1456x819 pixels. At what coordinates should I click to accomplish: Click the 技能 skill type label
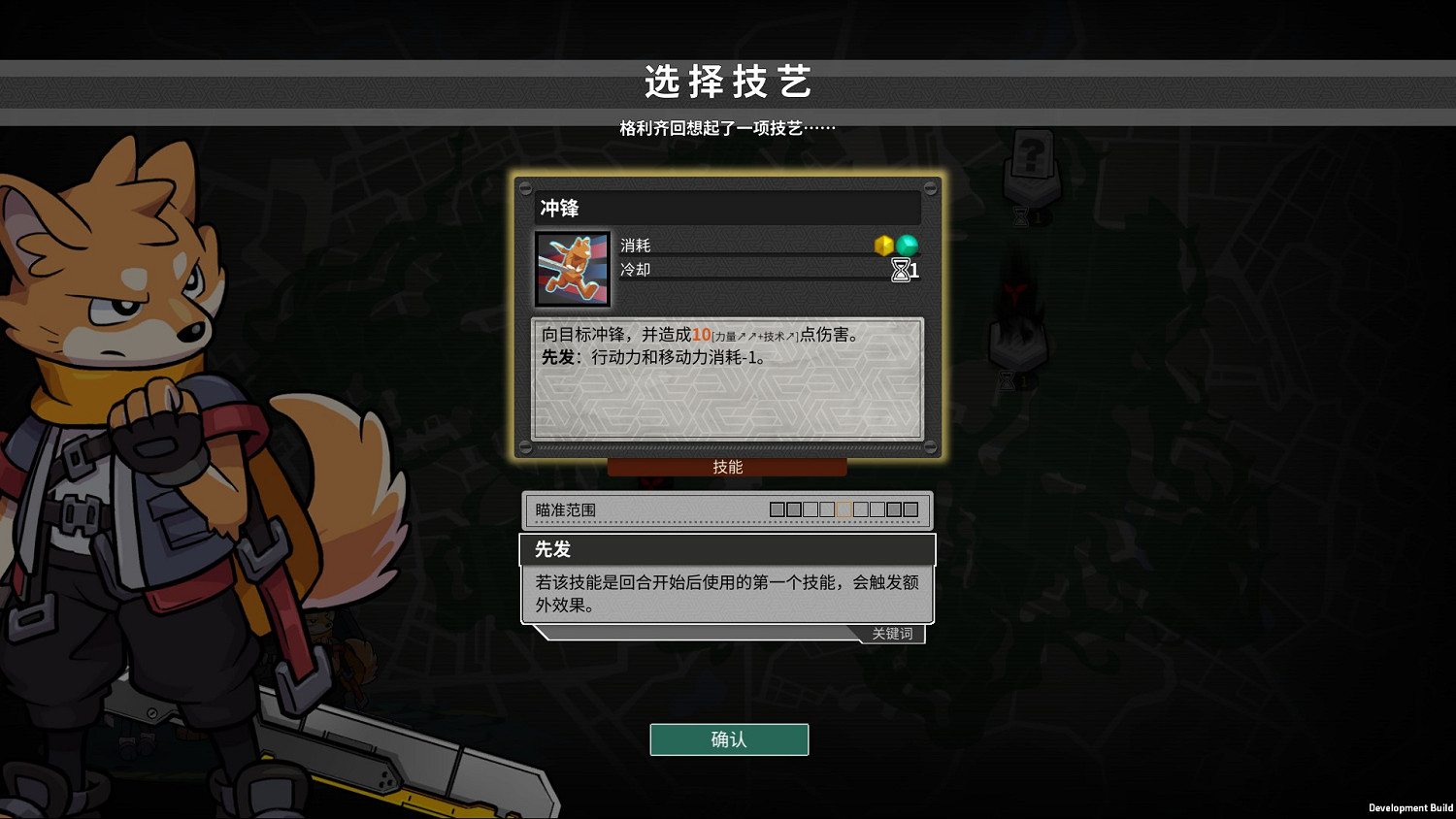click(x=727, y=467)
